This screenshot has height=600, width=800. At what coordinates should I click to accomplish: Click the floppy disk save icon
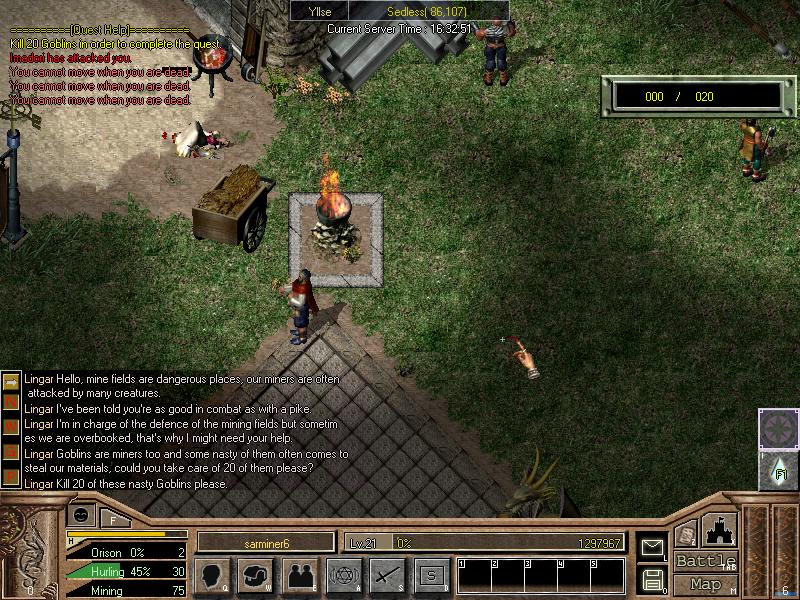(x=652, y=578)
